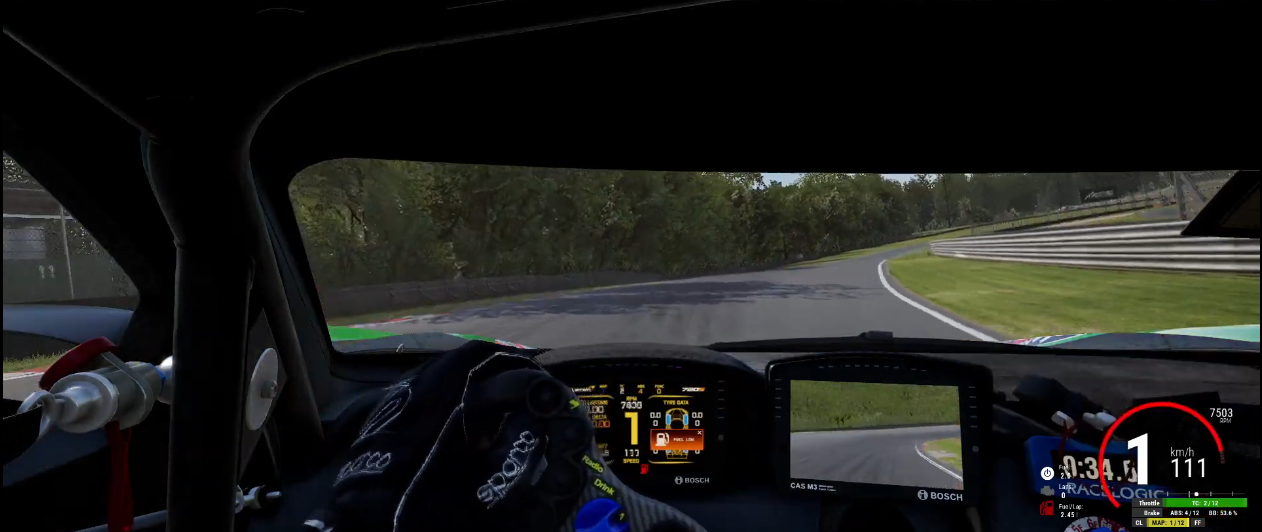Select the engine status icon

pyautogui.click(x=1047, y=490)
